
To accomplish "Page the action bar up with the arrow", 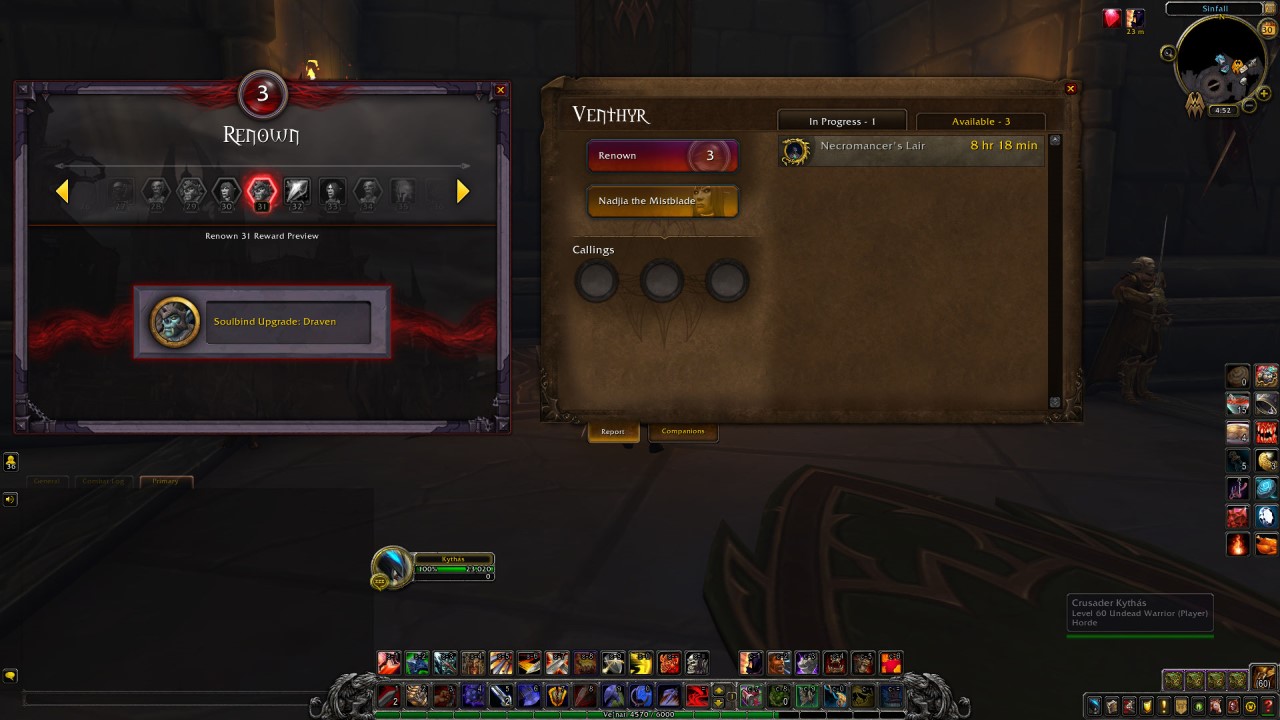I will pyautogui.click(x=718, y=691).
